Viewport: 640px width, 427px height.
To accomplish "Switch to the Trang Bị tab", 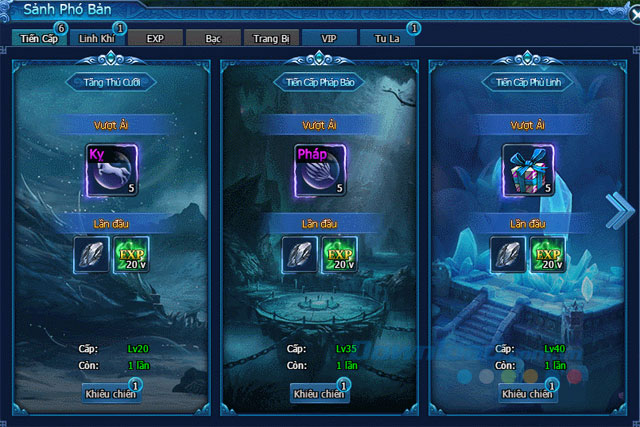I will point(271,38).
